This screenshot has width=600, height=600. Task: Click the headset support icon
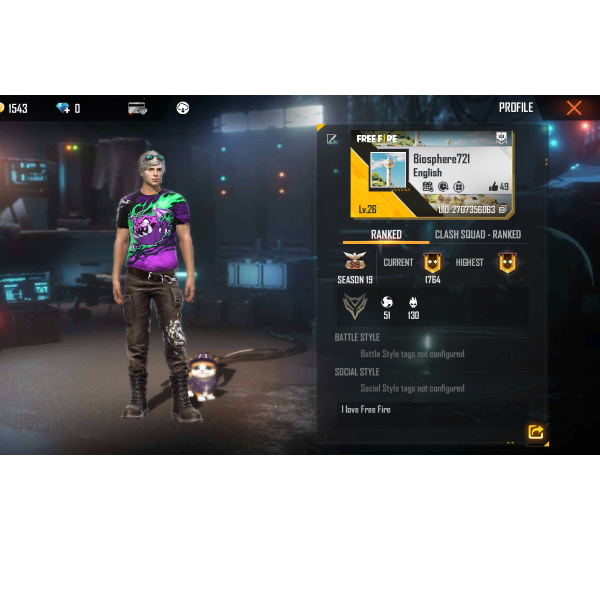(183, 108)
